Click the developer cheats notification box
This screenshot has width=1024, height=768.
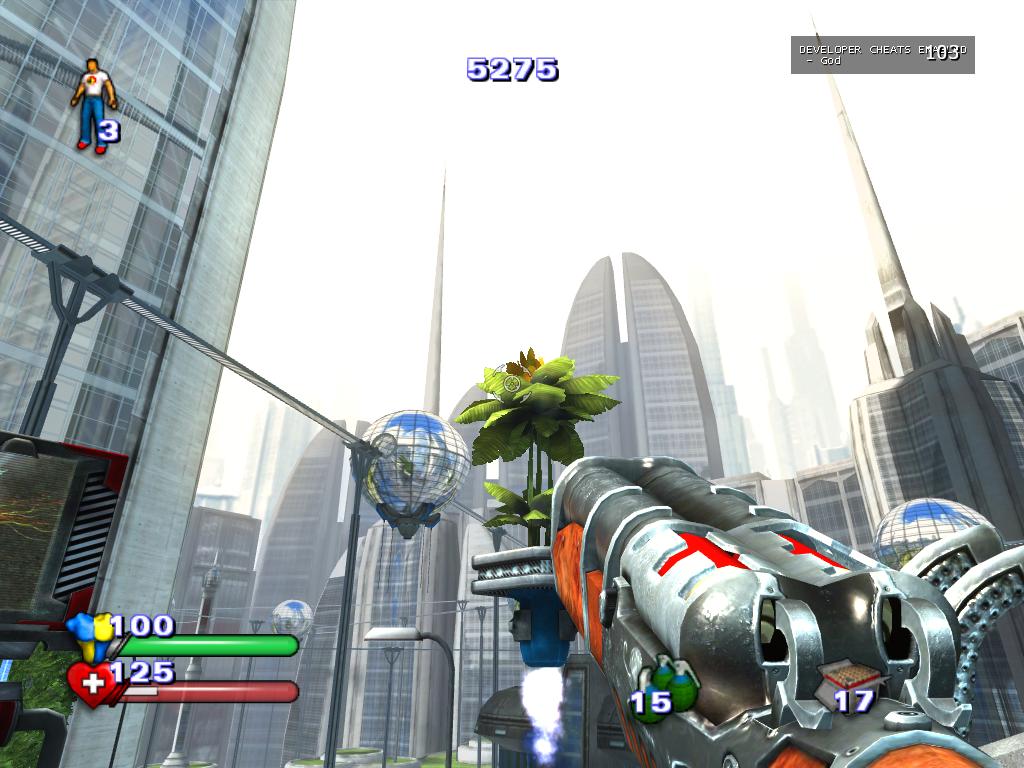pyautogui.click(x=882, y=55)
